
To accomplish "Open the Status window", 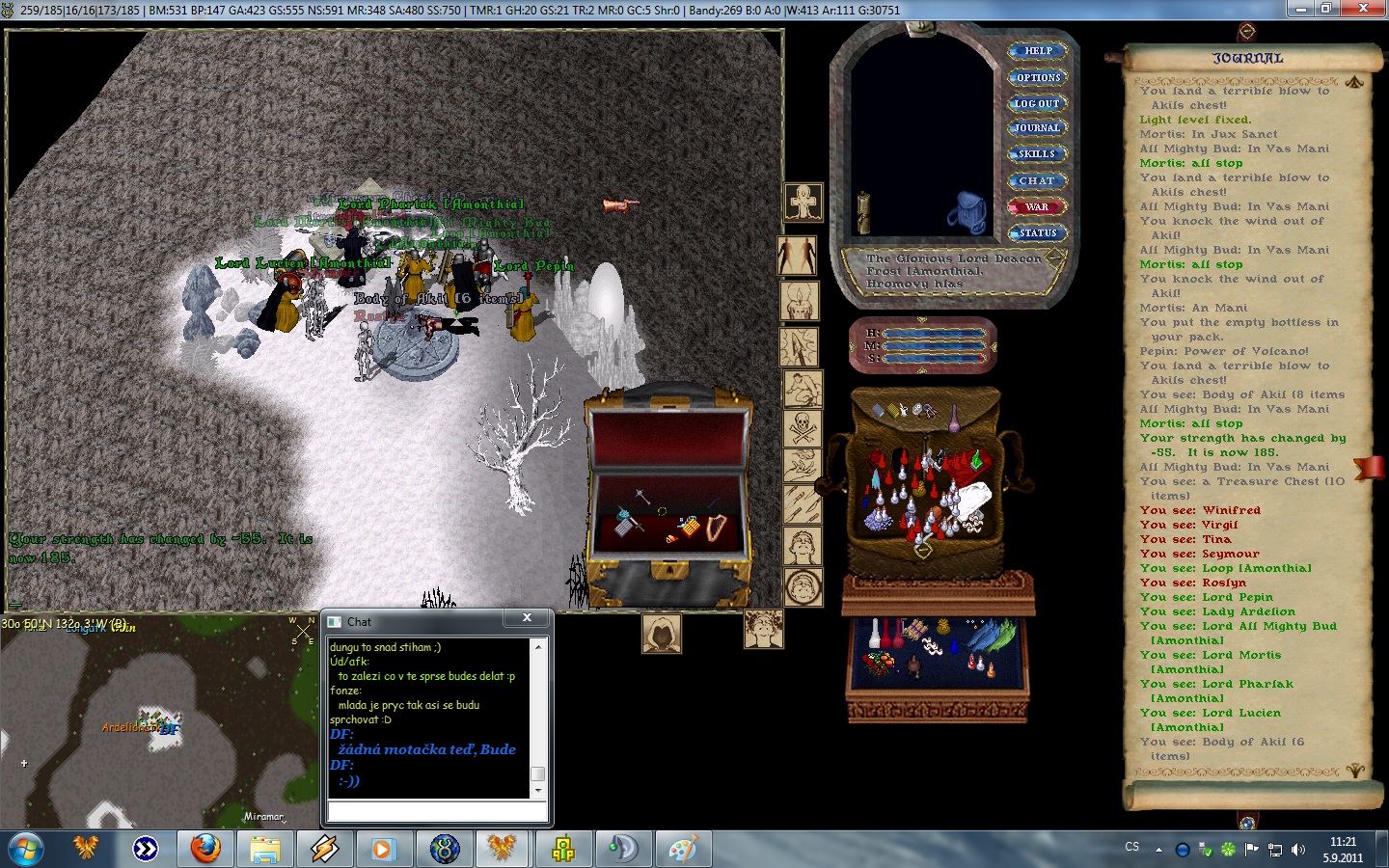I will [x=1038, y=232].
